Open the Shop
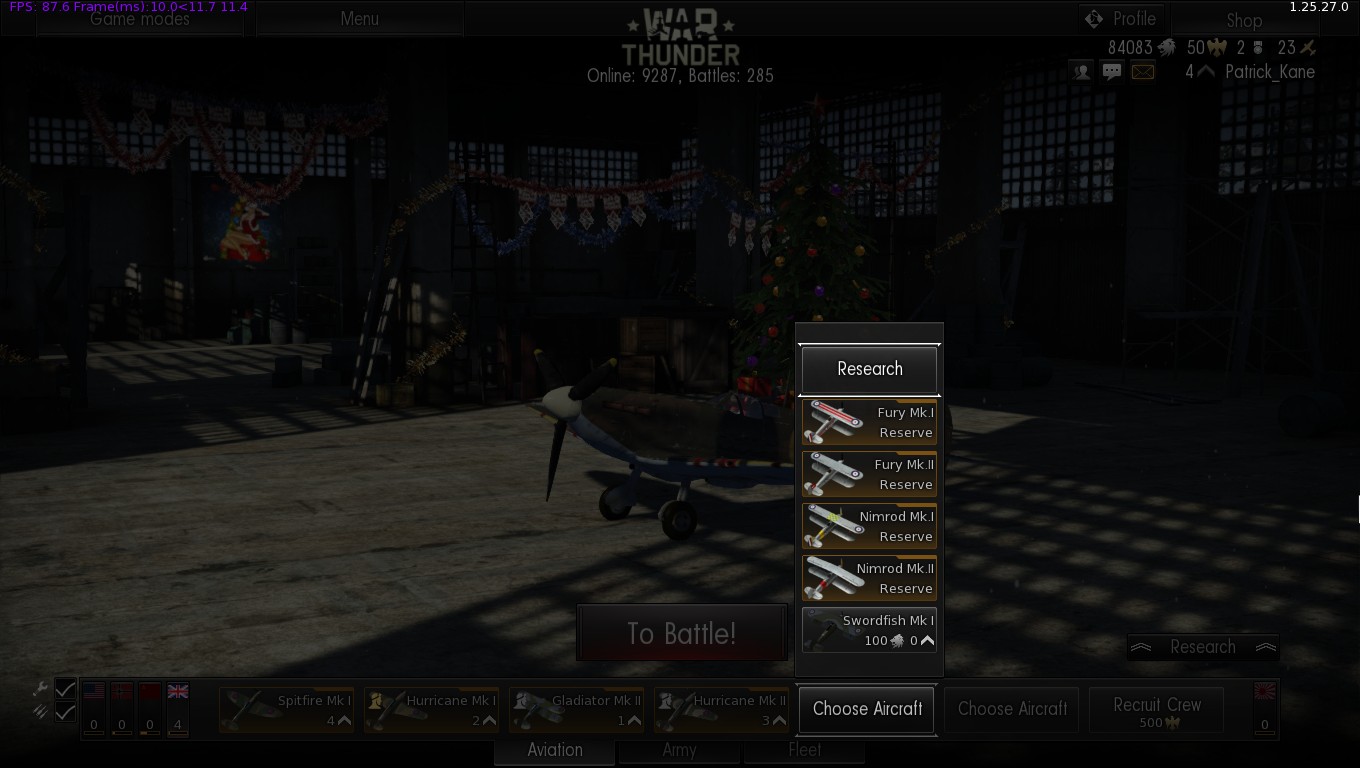The width and height of the screenshot is (1360, 768). (1244, 20)
